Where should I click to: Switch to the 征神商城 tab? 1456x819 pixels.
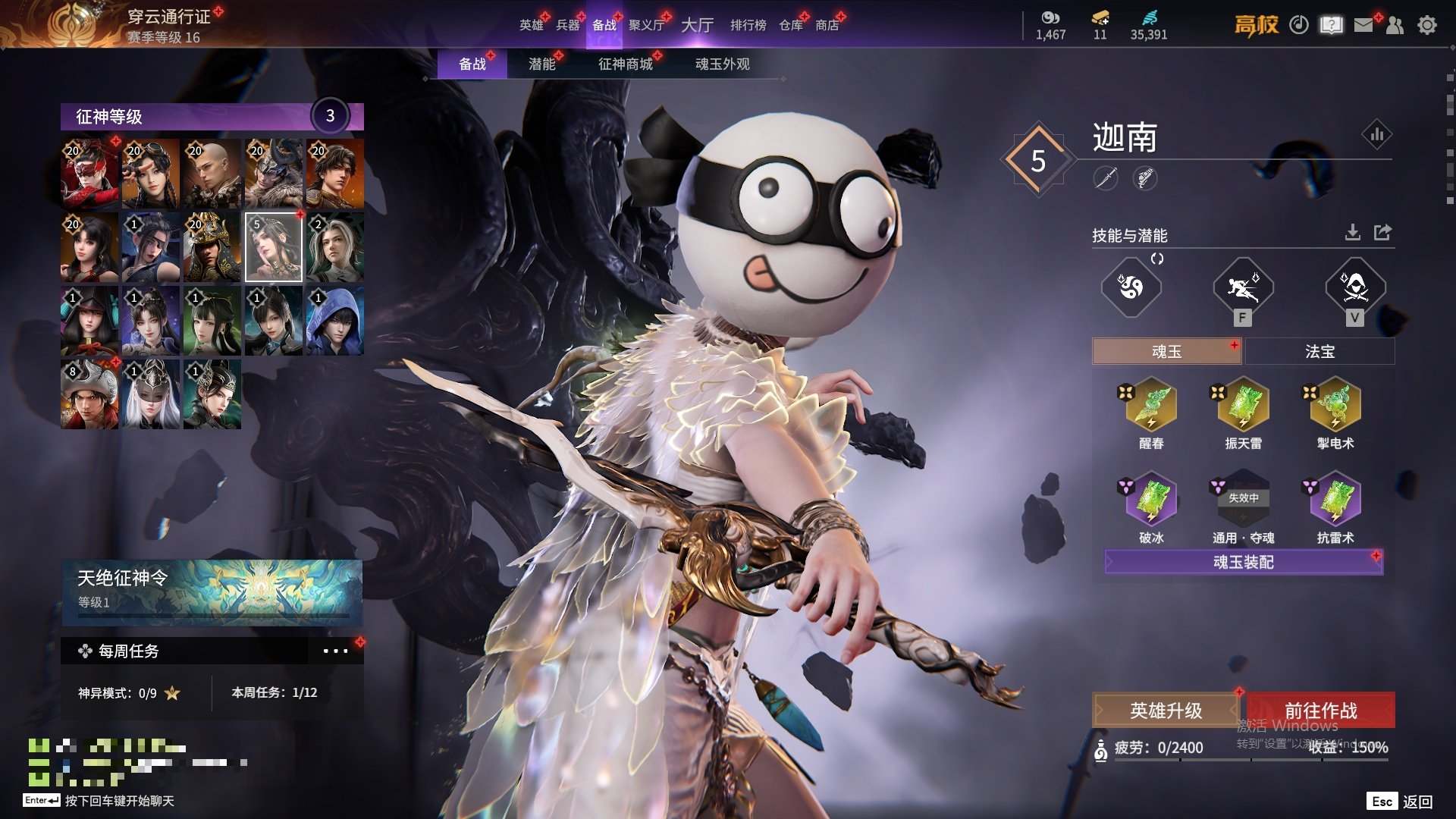tap(625, 64)
